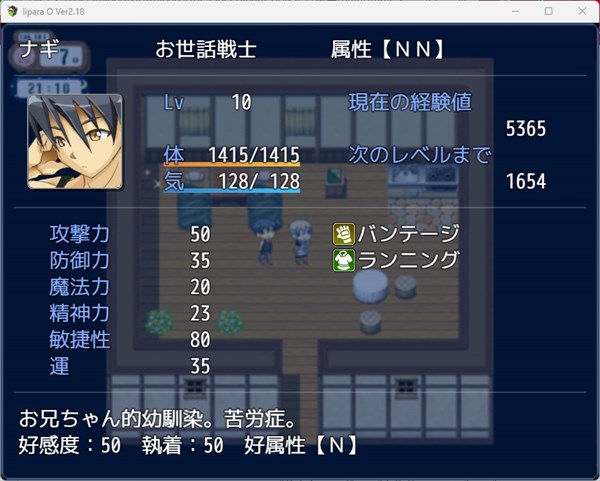Select the バンテージ equipment entry

point(397,234)
